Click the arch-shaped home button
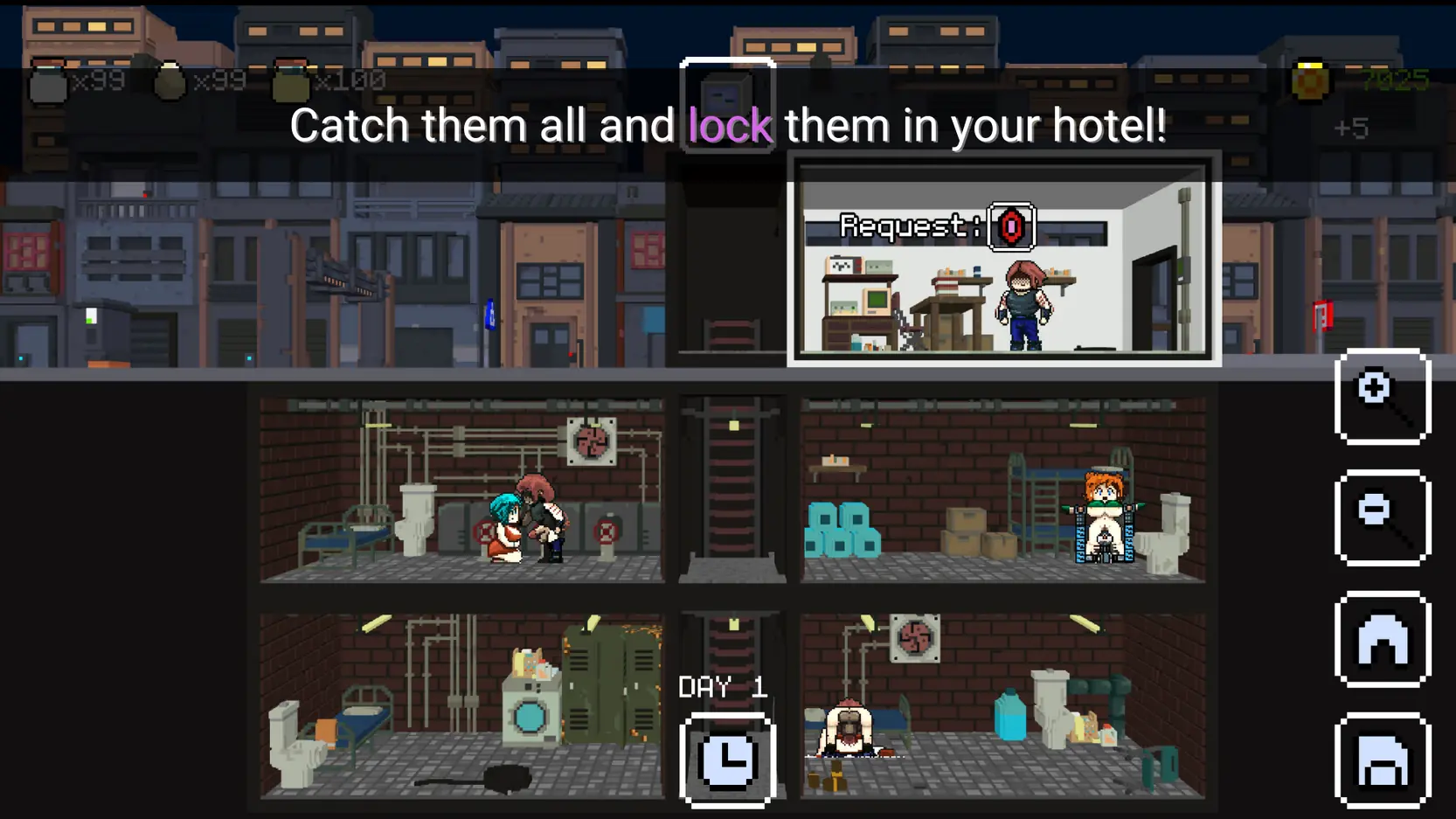This screenshot has width=1456, height=819. coord(1382,640)
